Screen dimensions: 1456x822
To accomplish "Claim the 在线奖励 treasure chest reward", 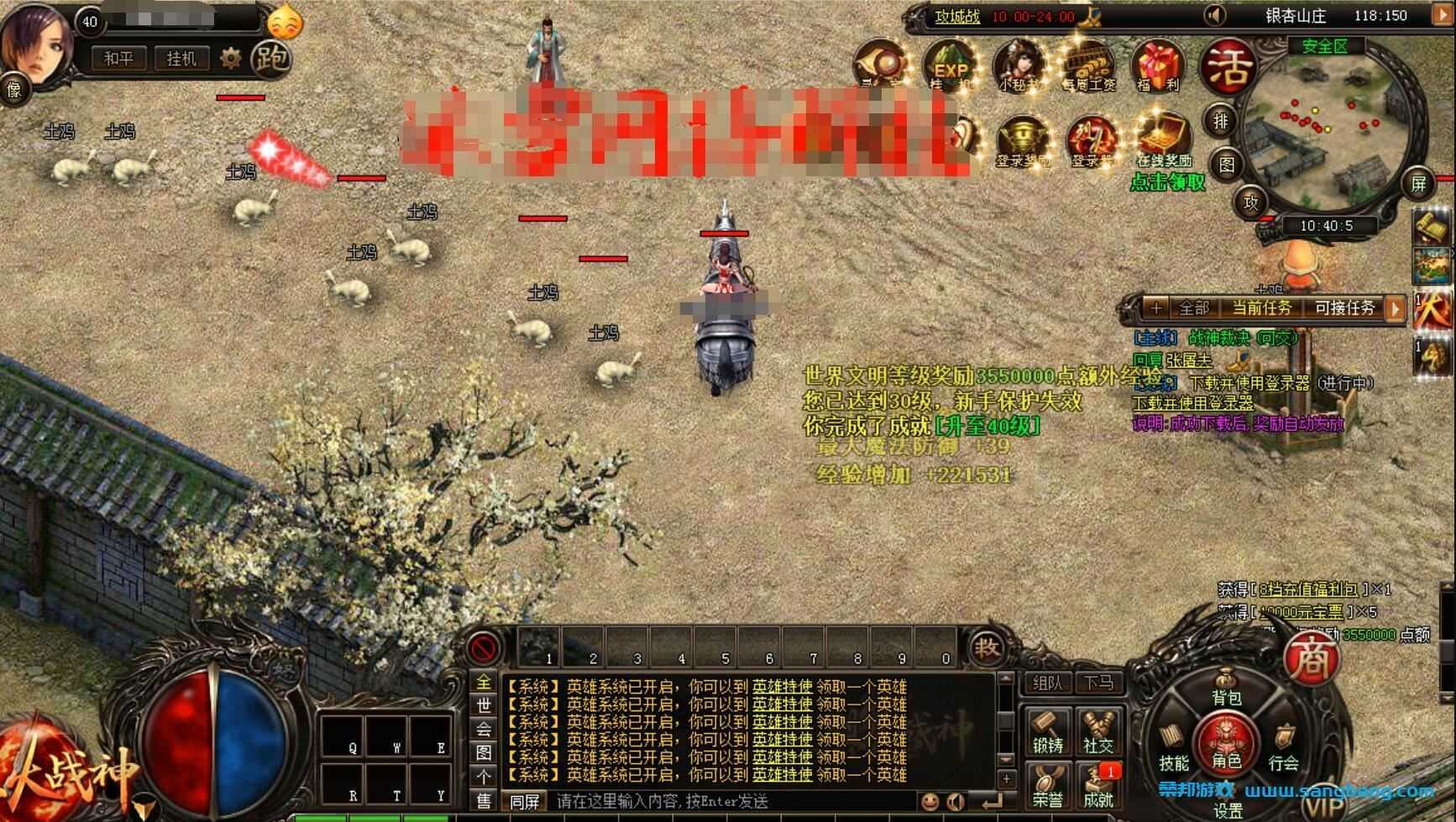I will pos(1165,139).
